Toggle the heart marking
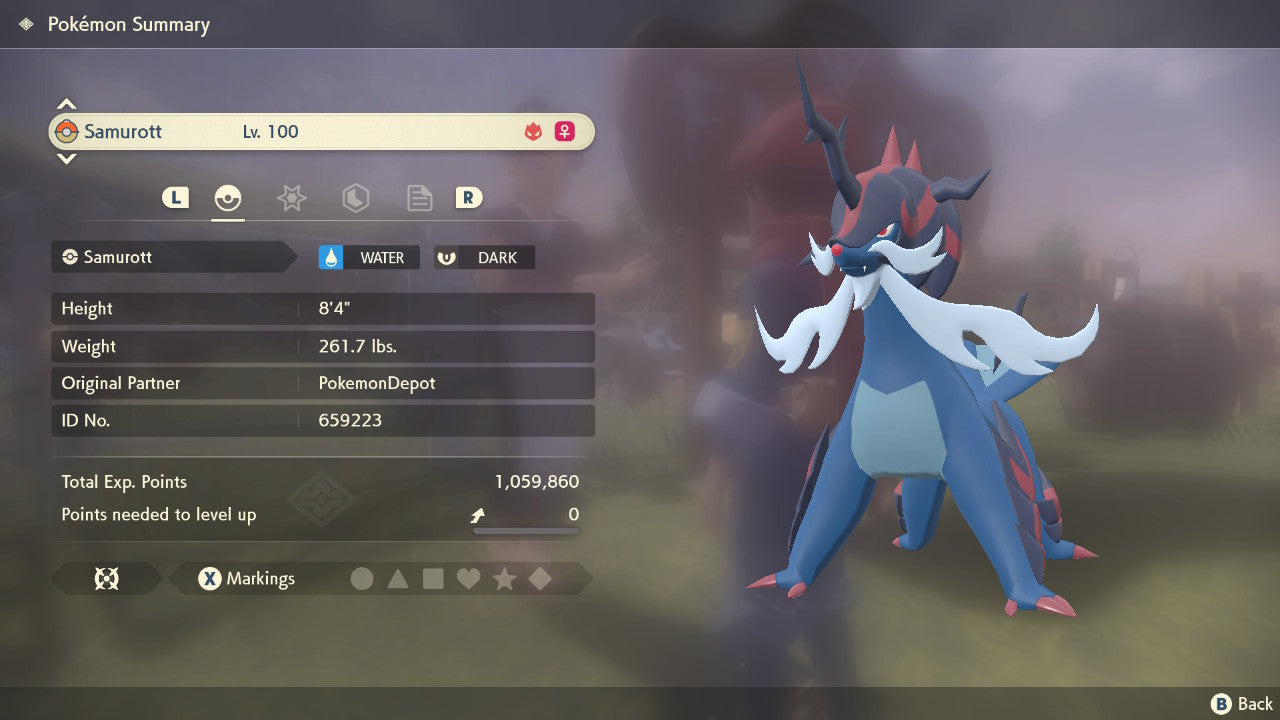 [x=468, y=579]
